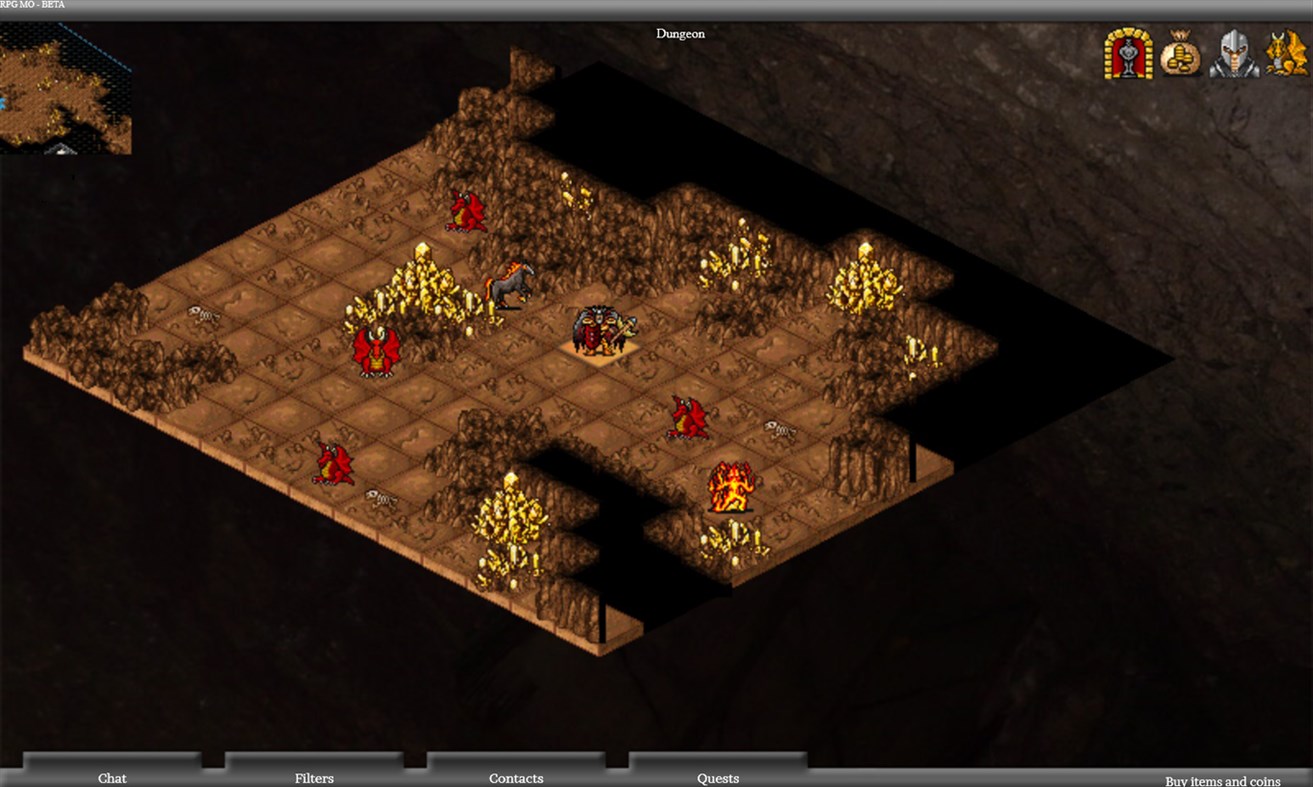
Task: Show the Quests panel
Action: coord(718,778)
